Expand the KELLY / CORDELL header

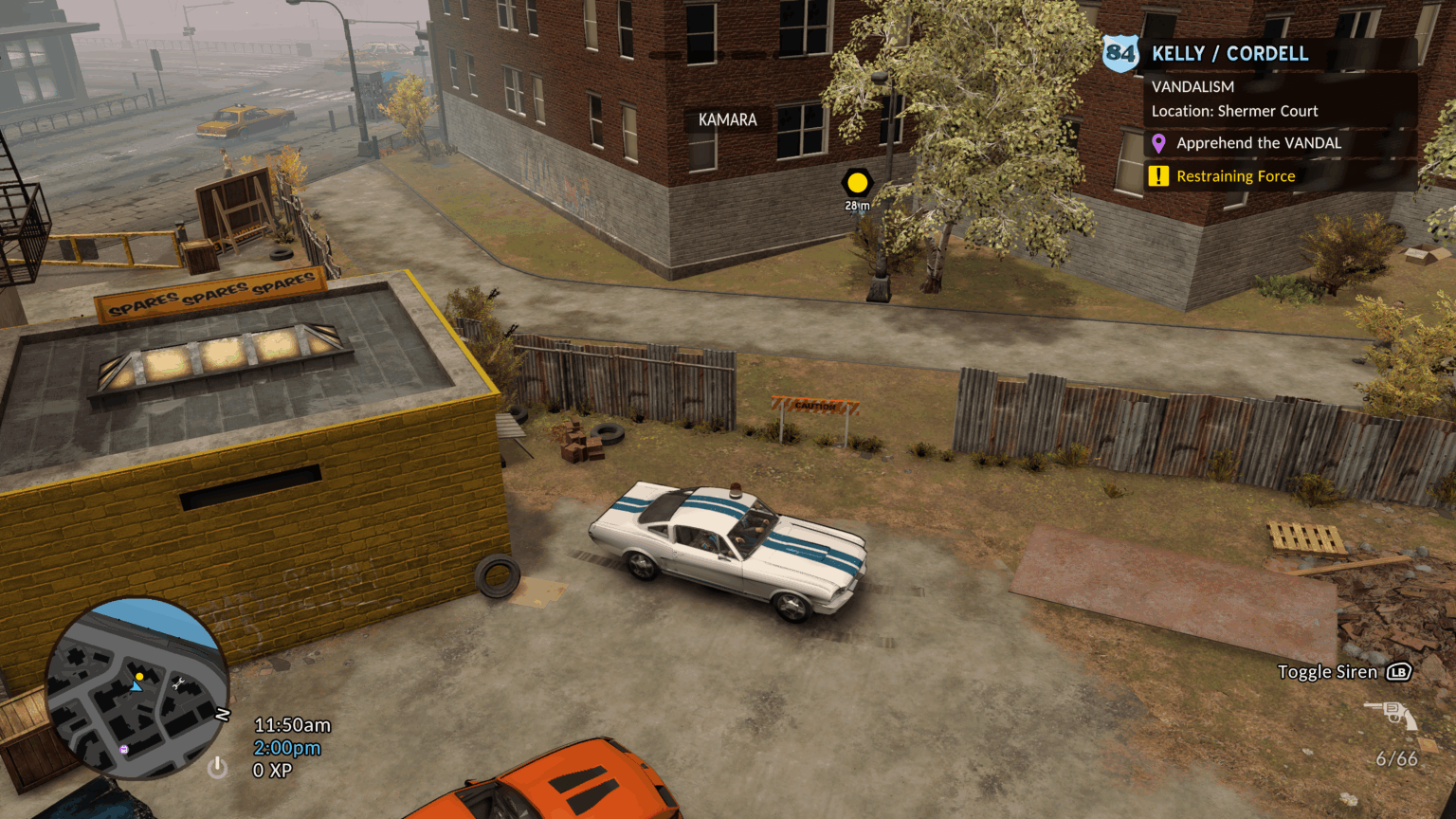tap(1229, 53)
